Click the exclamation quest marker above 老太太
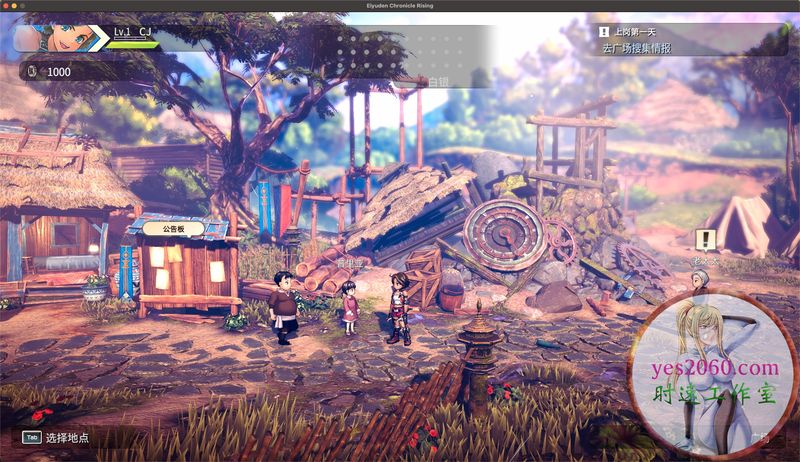Screen dimensions: 800x462 [x=708, y=239]
